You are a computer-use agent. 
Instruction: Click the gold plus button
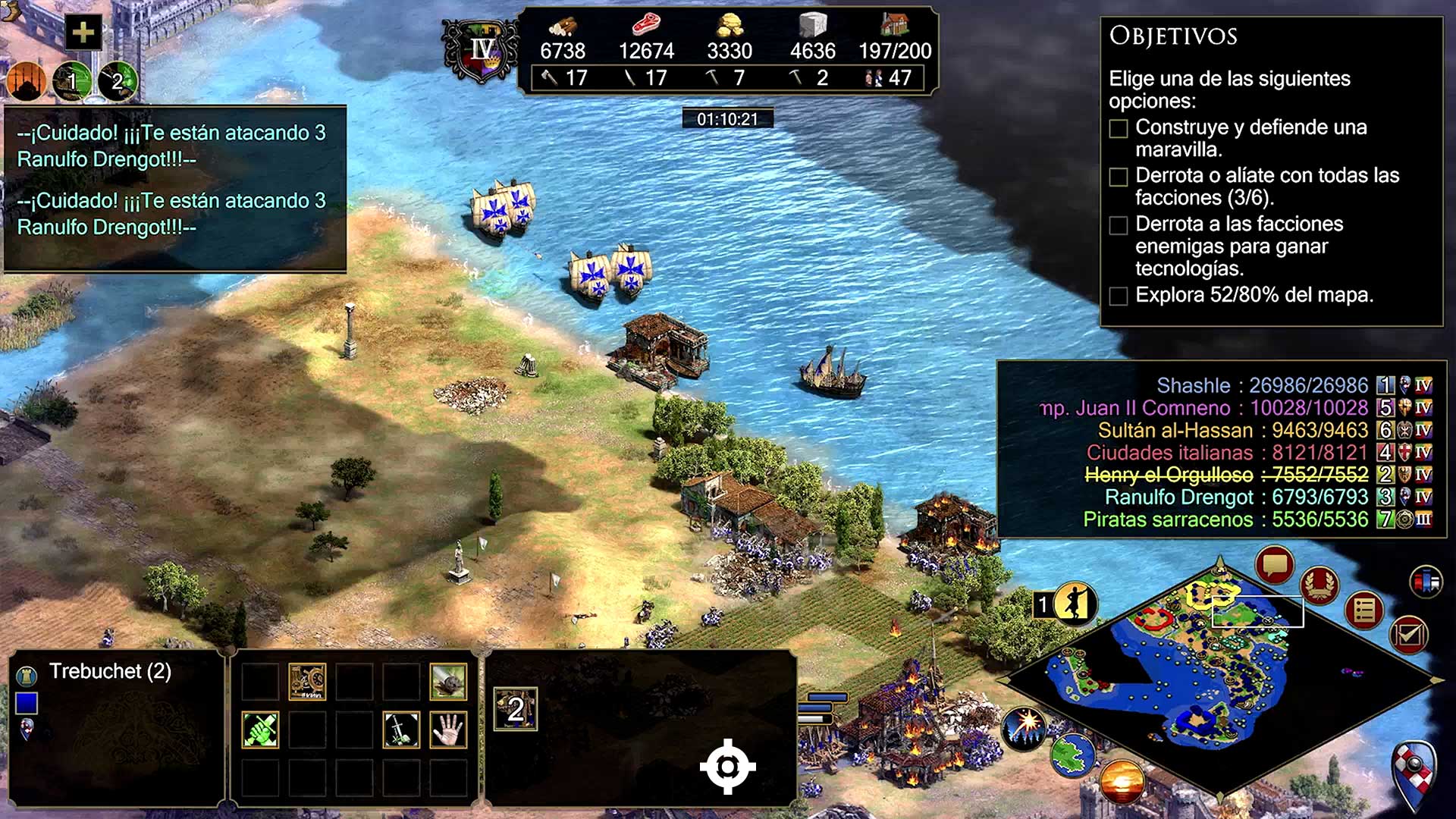83,33
